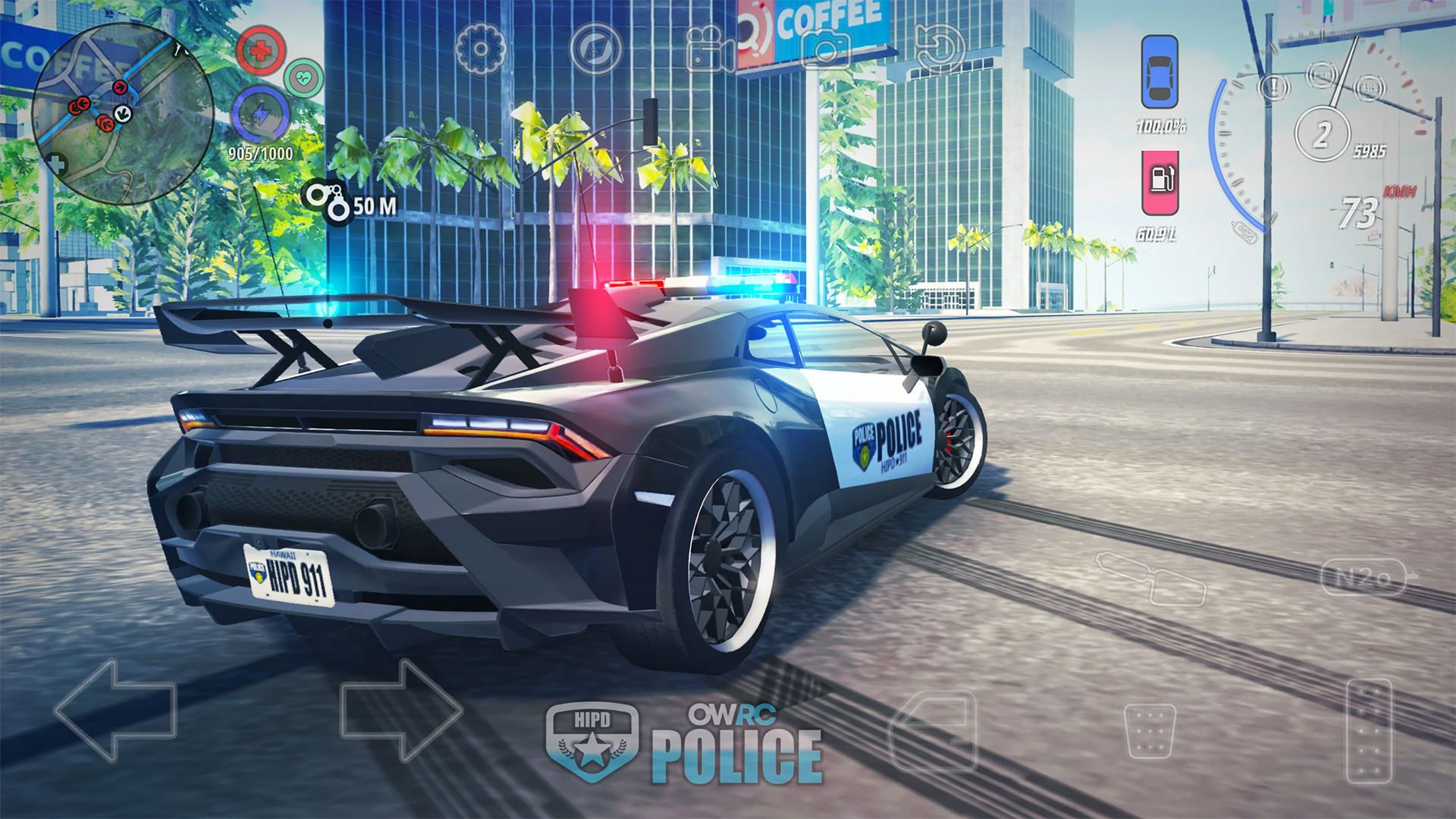1456x819 pixels.
Task: Select the compass navigation icon
Action: [x=596, y=47]
